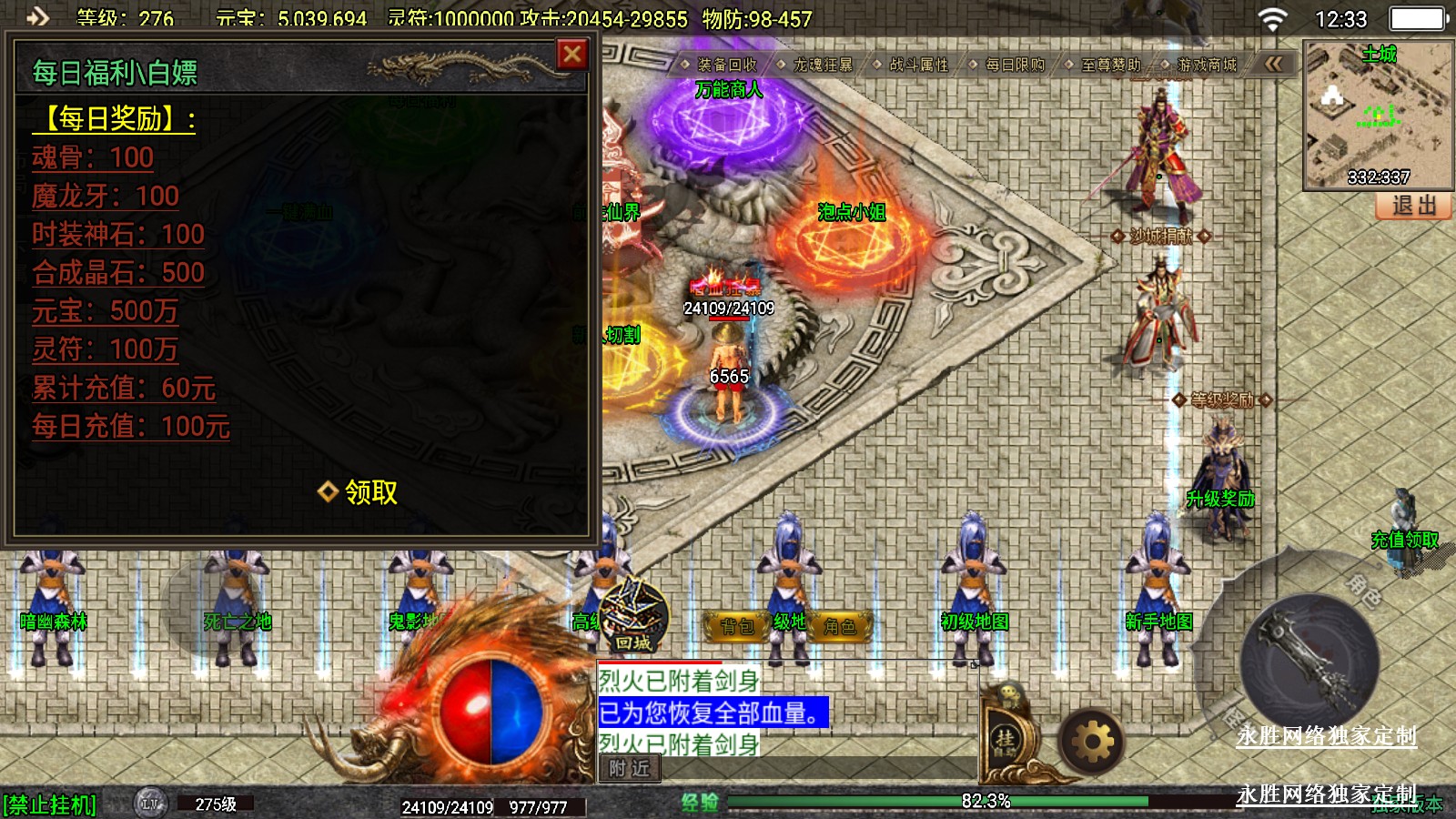Switch chat to the 附近 channel

pos(629,769)
